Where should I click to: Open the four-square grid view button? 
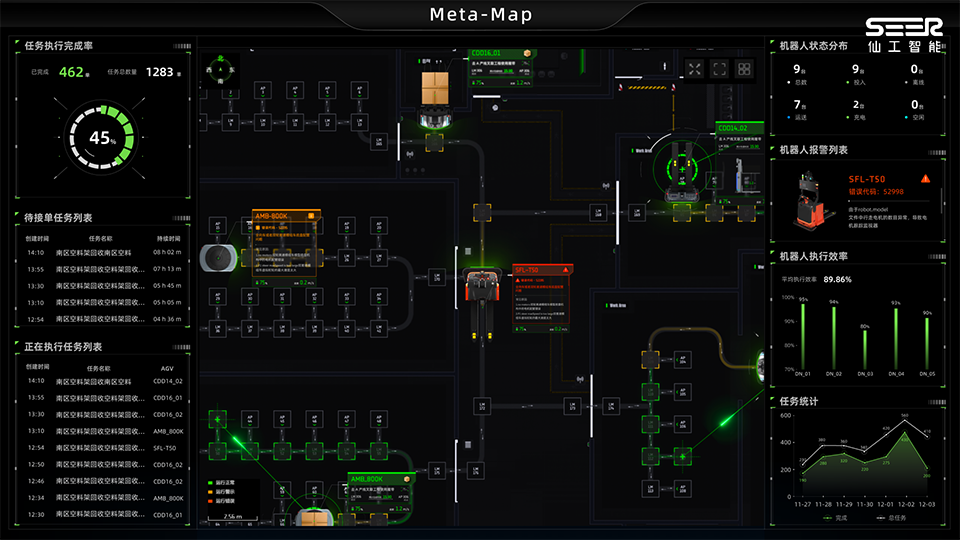pyautogui.click(x=744, y=69)
